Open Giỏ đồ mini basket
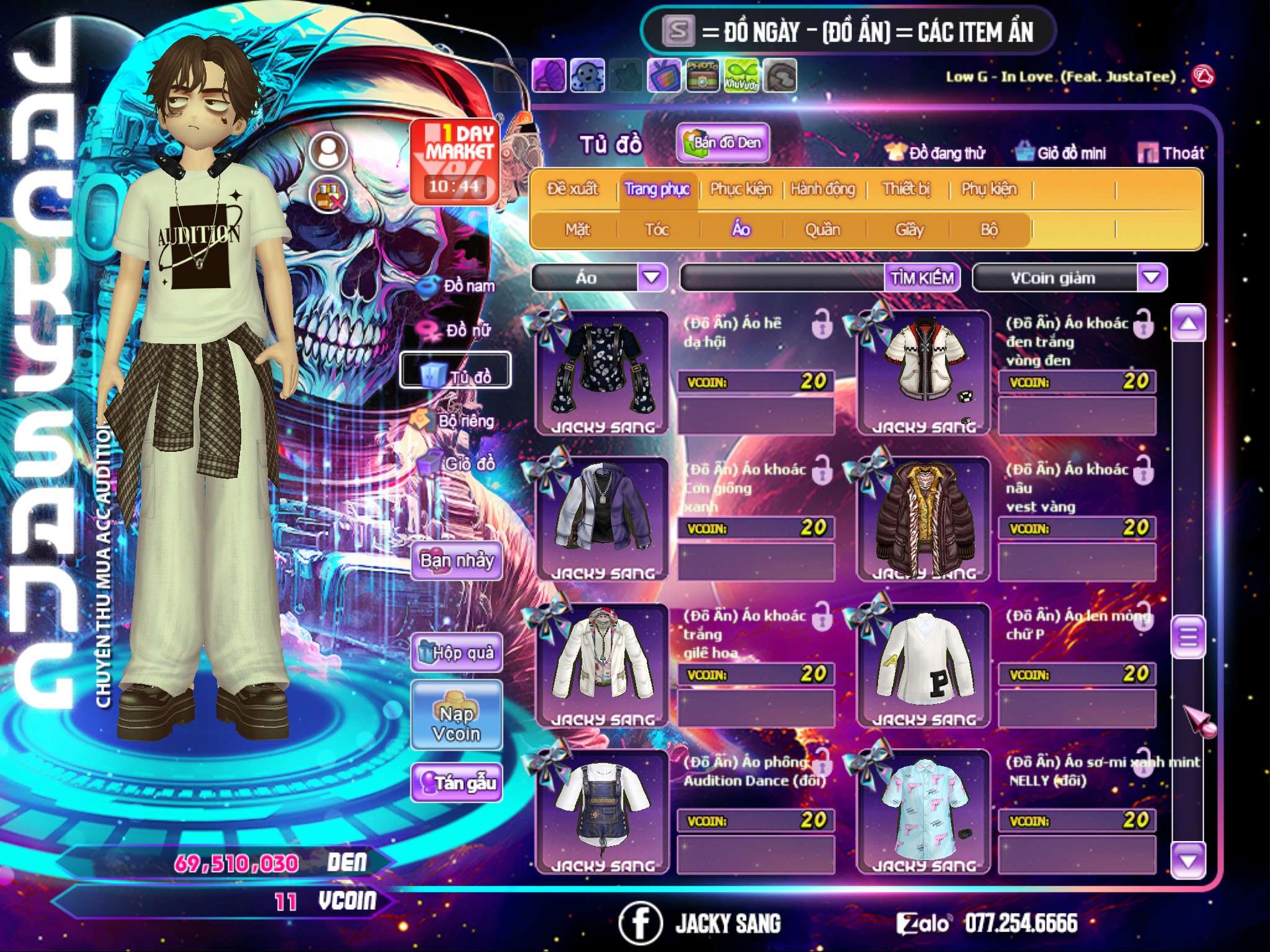The height and width of the screenshot is (952, 1270). pyautogui.click(x=1061, y=153)
